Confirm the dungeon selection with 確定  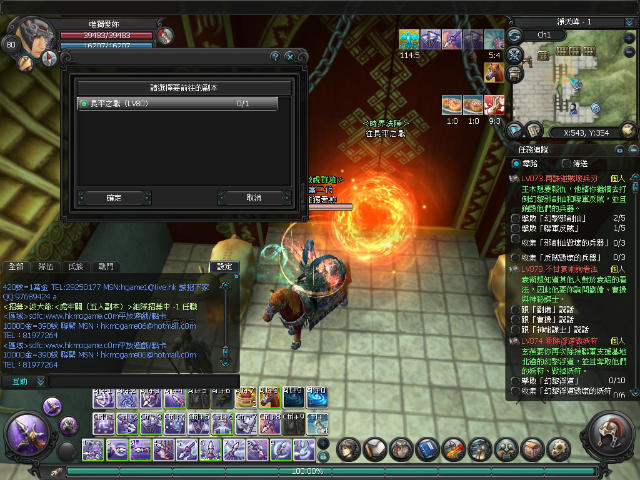(x=115, y=198)
